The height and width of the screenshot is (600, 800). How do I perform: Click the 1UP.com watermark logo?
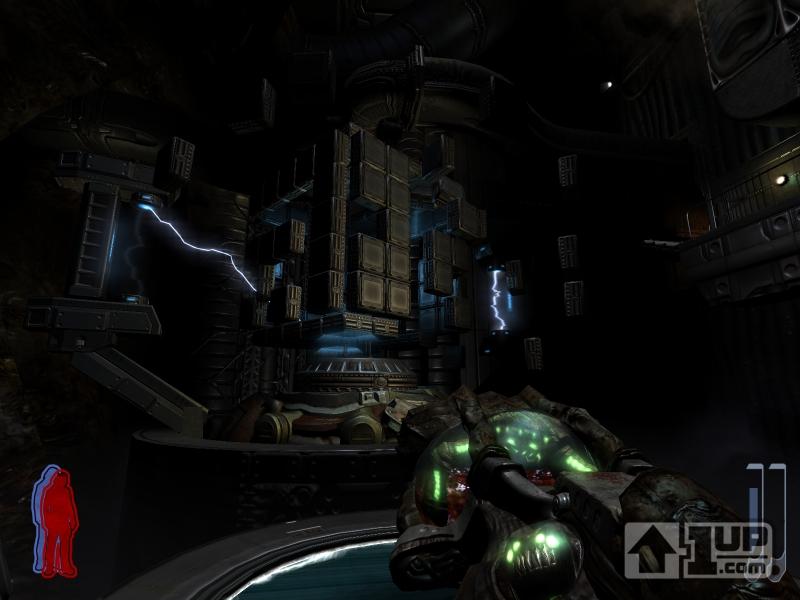[698, 548]
